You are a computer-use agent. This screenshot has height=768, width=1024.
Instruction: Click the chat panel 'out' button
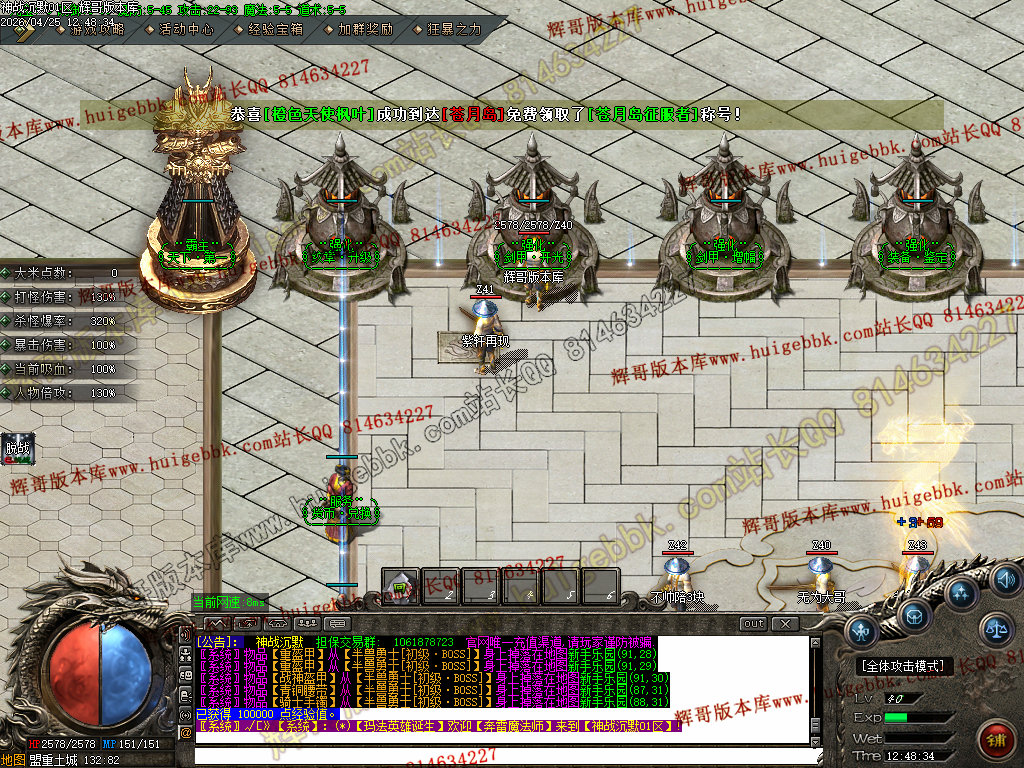pyautogui.click(x=754, y=624)
